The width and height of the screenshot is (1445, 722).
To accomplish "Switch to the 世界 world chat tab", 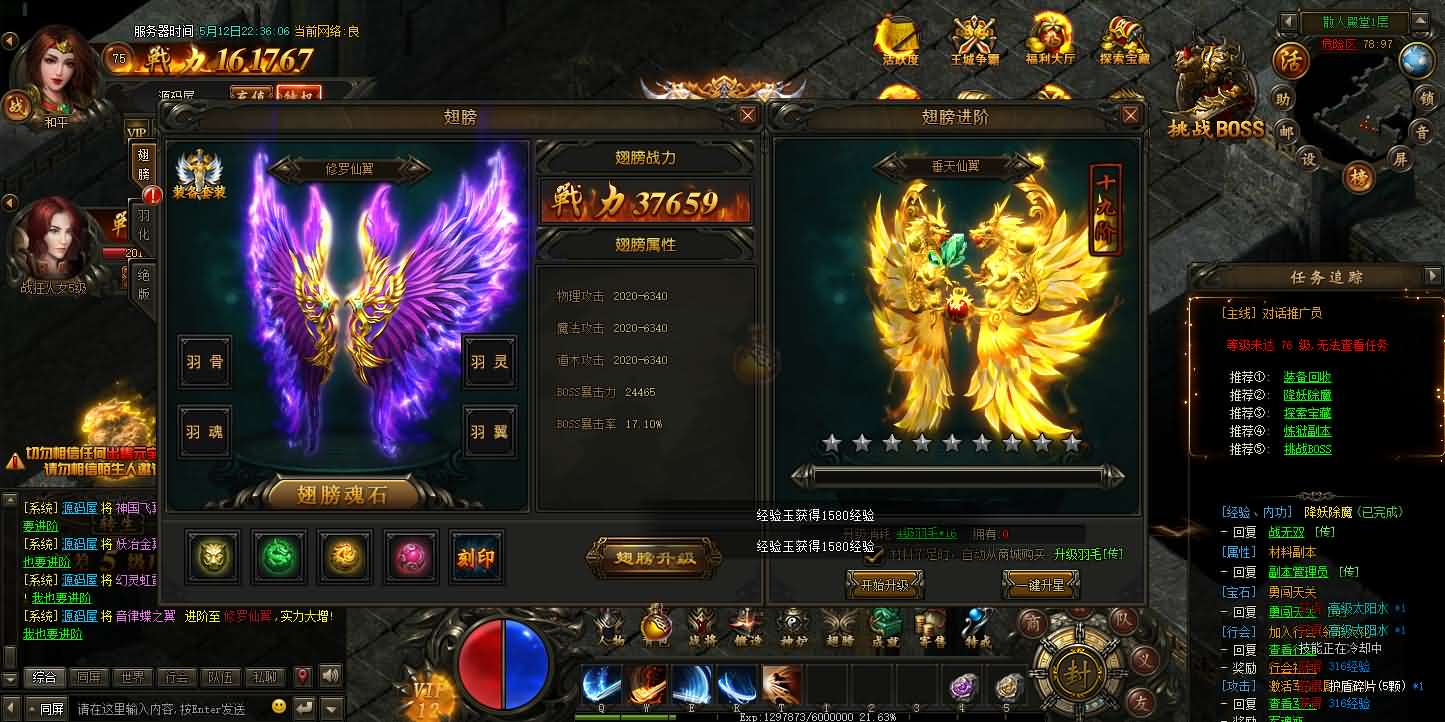I will coord(131,676).
